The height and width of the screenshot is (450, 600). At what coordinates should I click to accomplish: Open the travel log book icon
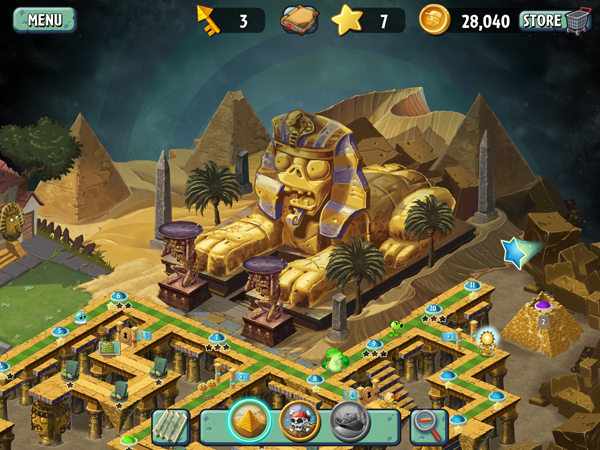[x=299, y=20]
